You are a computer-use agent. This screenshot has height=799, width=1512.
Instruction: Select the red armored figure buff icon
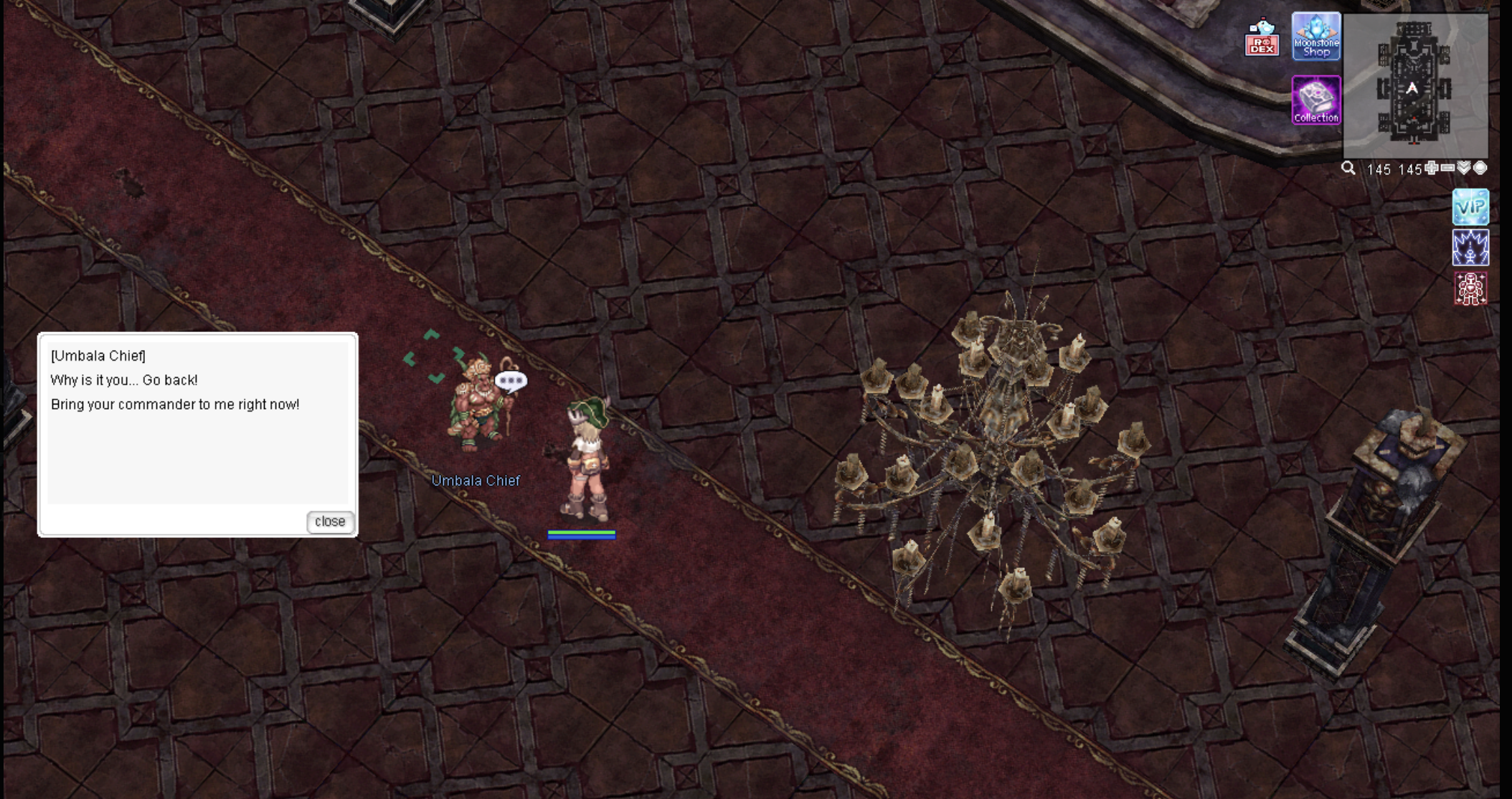pos(1470,288)
